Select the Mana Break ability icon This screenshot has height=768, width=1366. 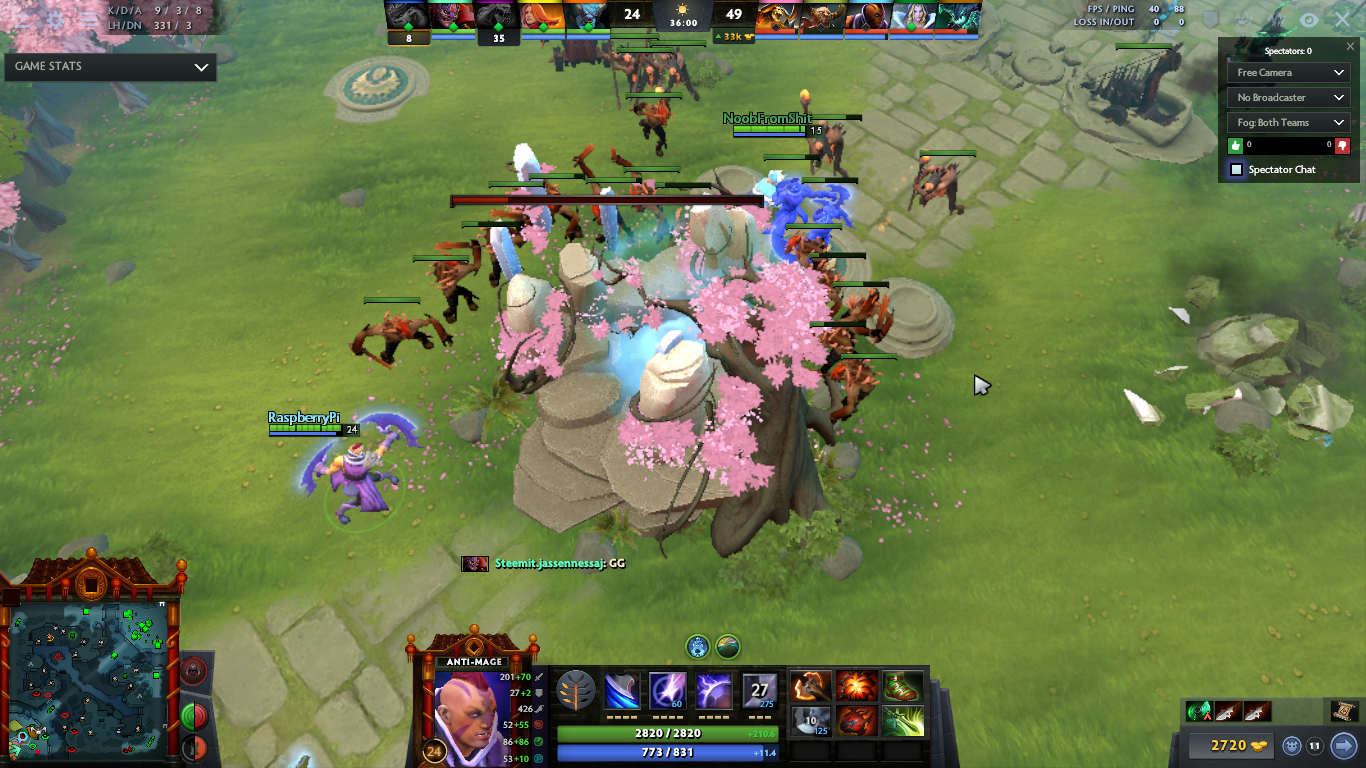(622, 691)
